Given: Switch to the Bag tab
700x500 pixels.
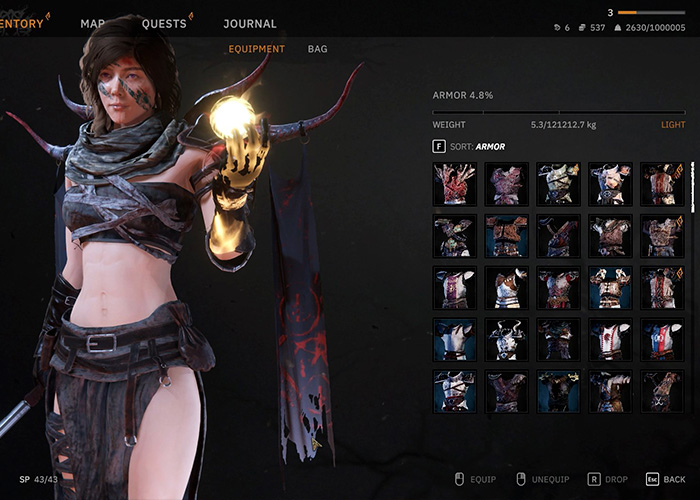Looking at the screenshot, I should [x=317, y=48].
